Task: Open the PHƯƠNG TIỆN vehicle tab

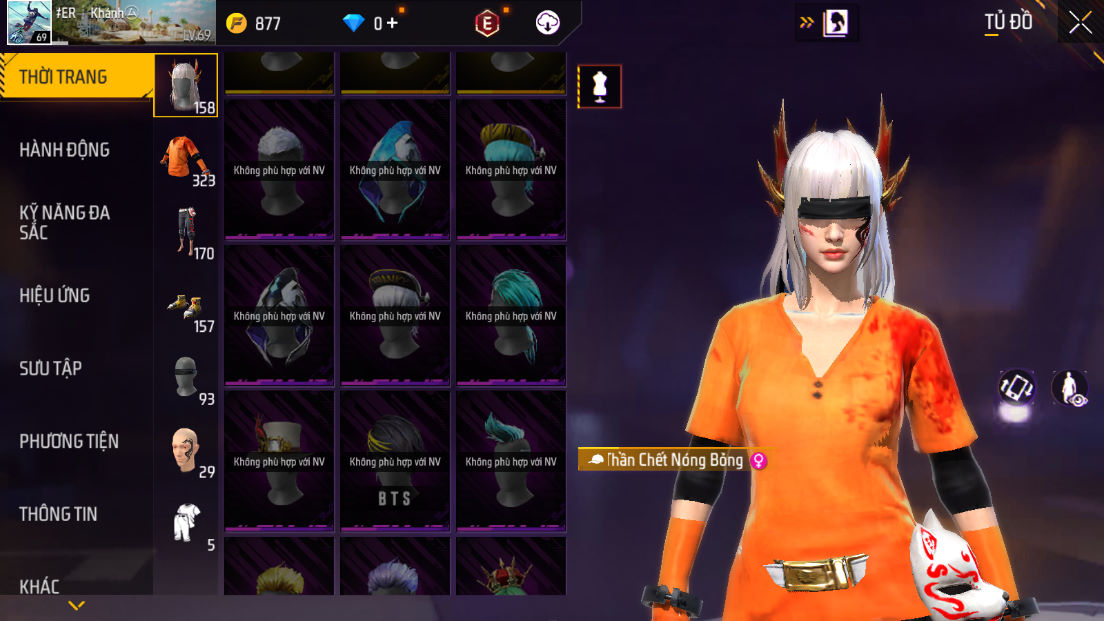Action: tap(69, 441)
